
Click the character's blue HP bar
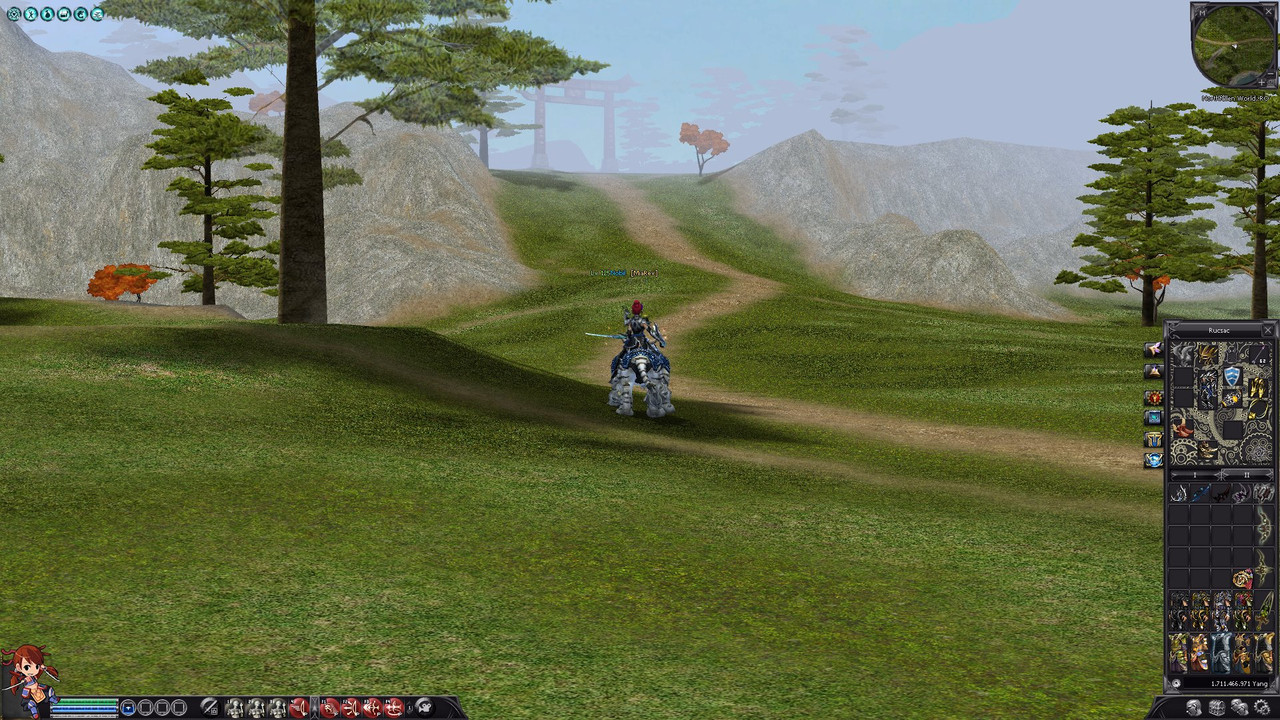86,709
